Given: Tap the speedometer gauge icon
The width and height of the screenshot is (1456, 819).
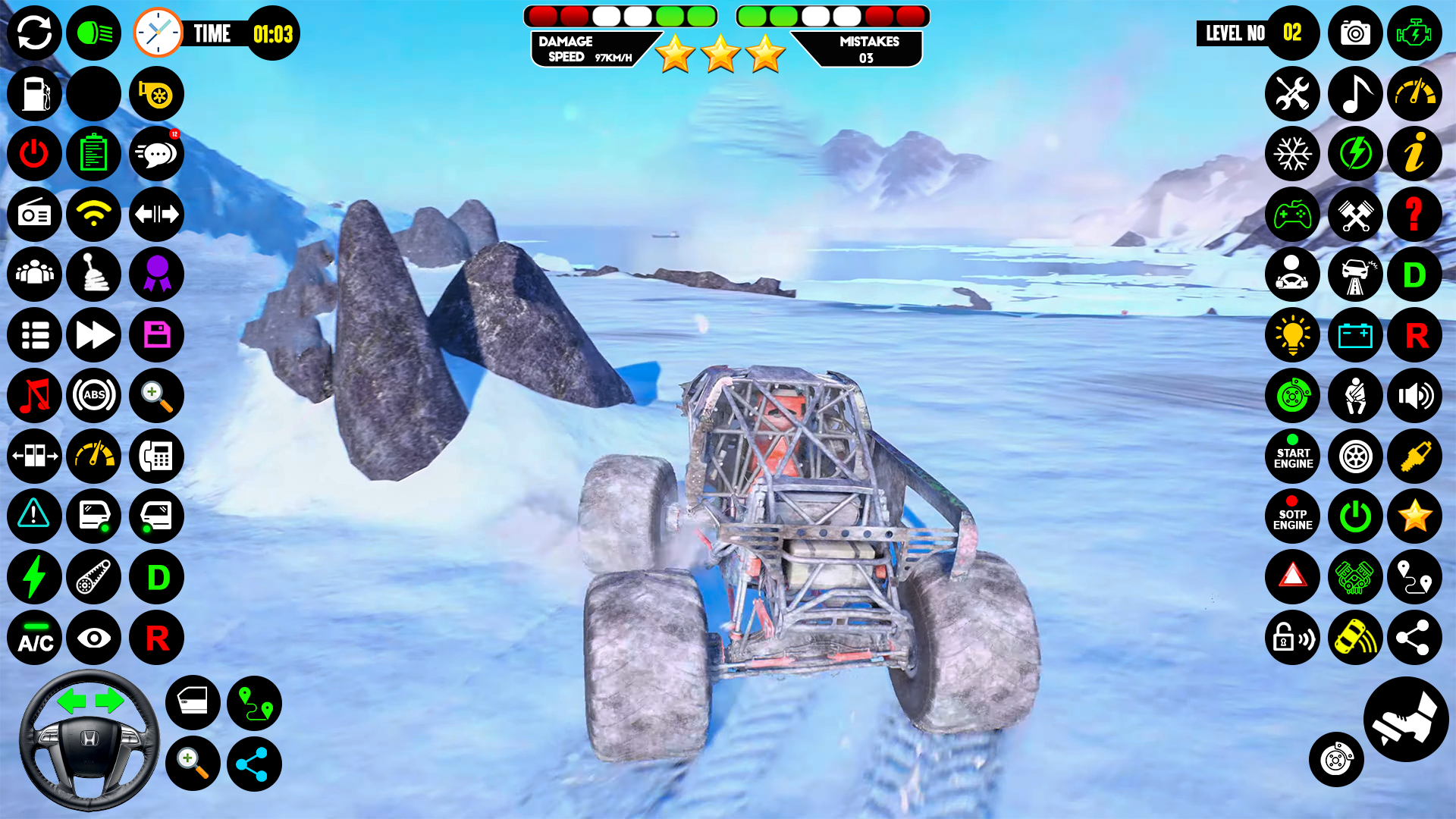Looking at the screenshot, I should click(x=1415, y=94).
